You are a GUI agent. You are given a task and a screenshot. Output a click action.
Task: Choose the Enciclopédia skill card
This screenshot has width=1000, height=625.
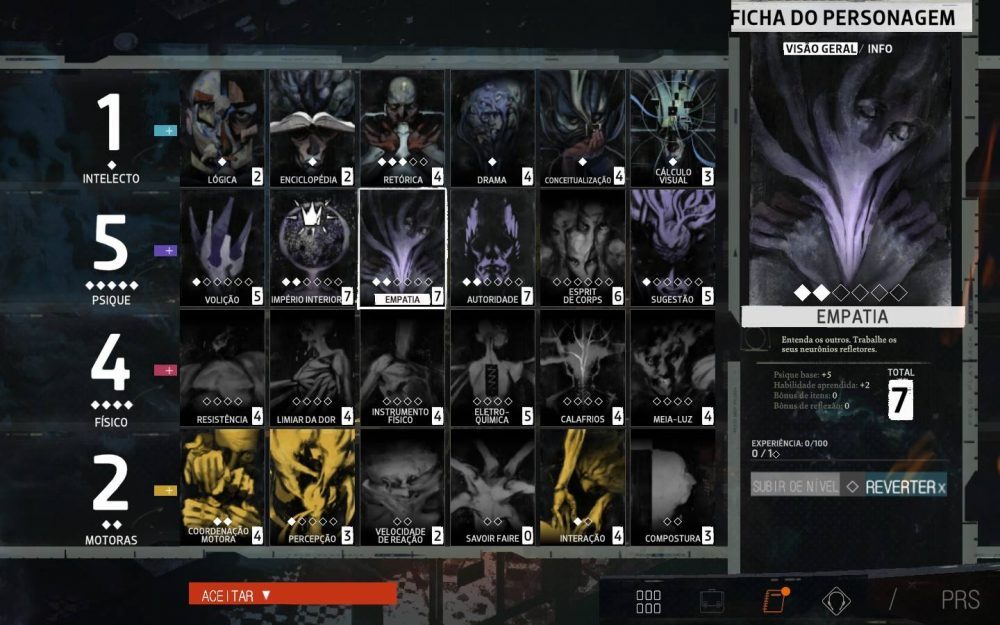(x=312, y=128)
